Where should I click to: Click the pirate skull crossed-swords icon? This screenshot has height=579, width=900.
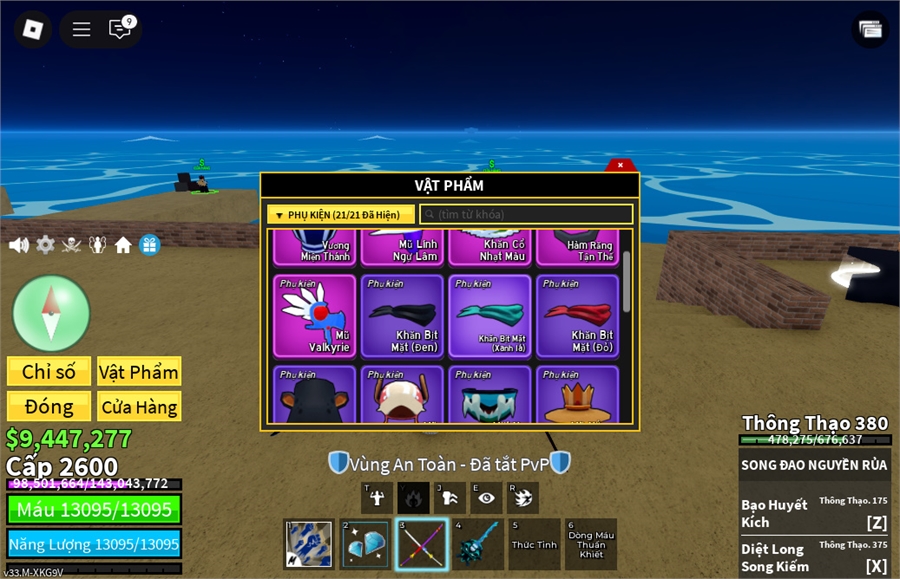[71, 245]
